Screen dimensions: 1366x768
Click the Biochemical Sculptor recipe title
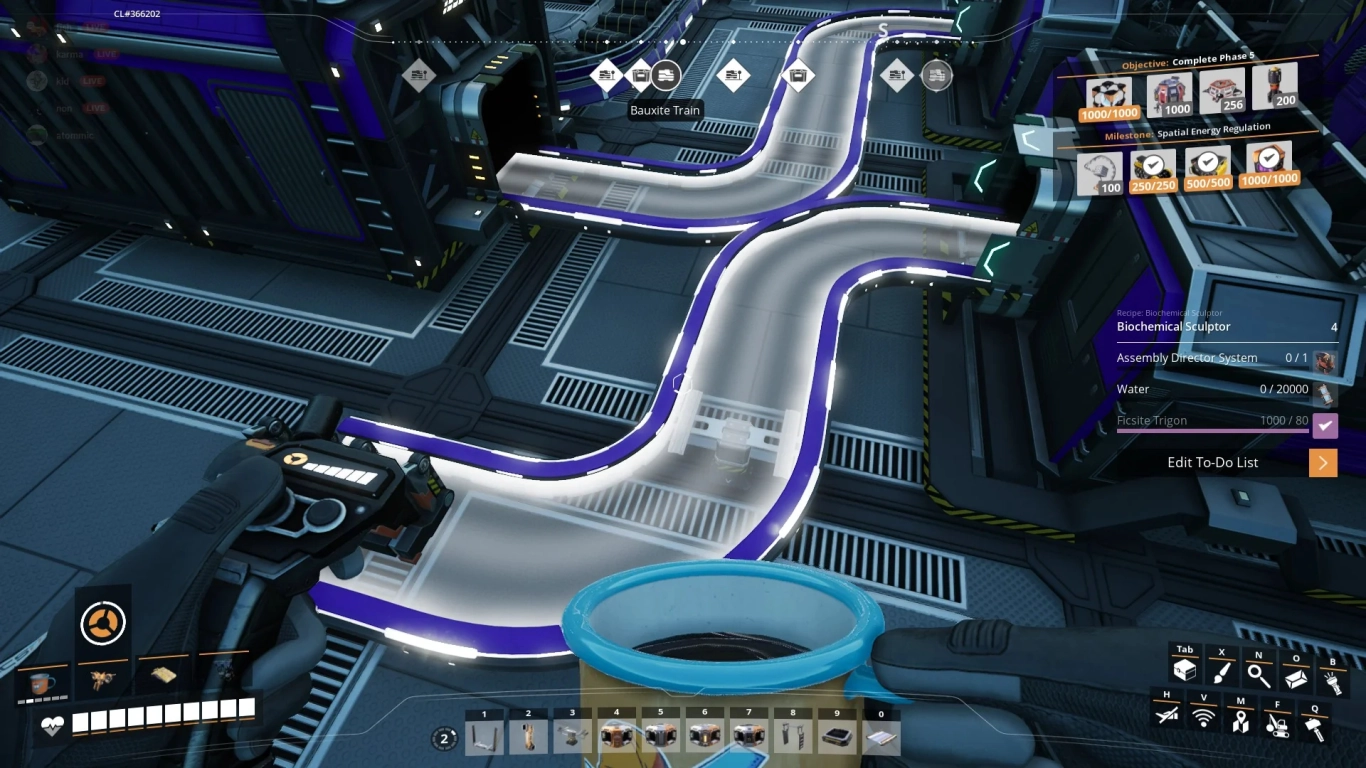click(1172, 326)
